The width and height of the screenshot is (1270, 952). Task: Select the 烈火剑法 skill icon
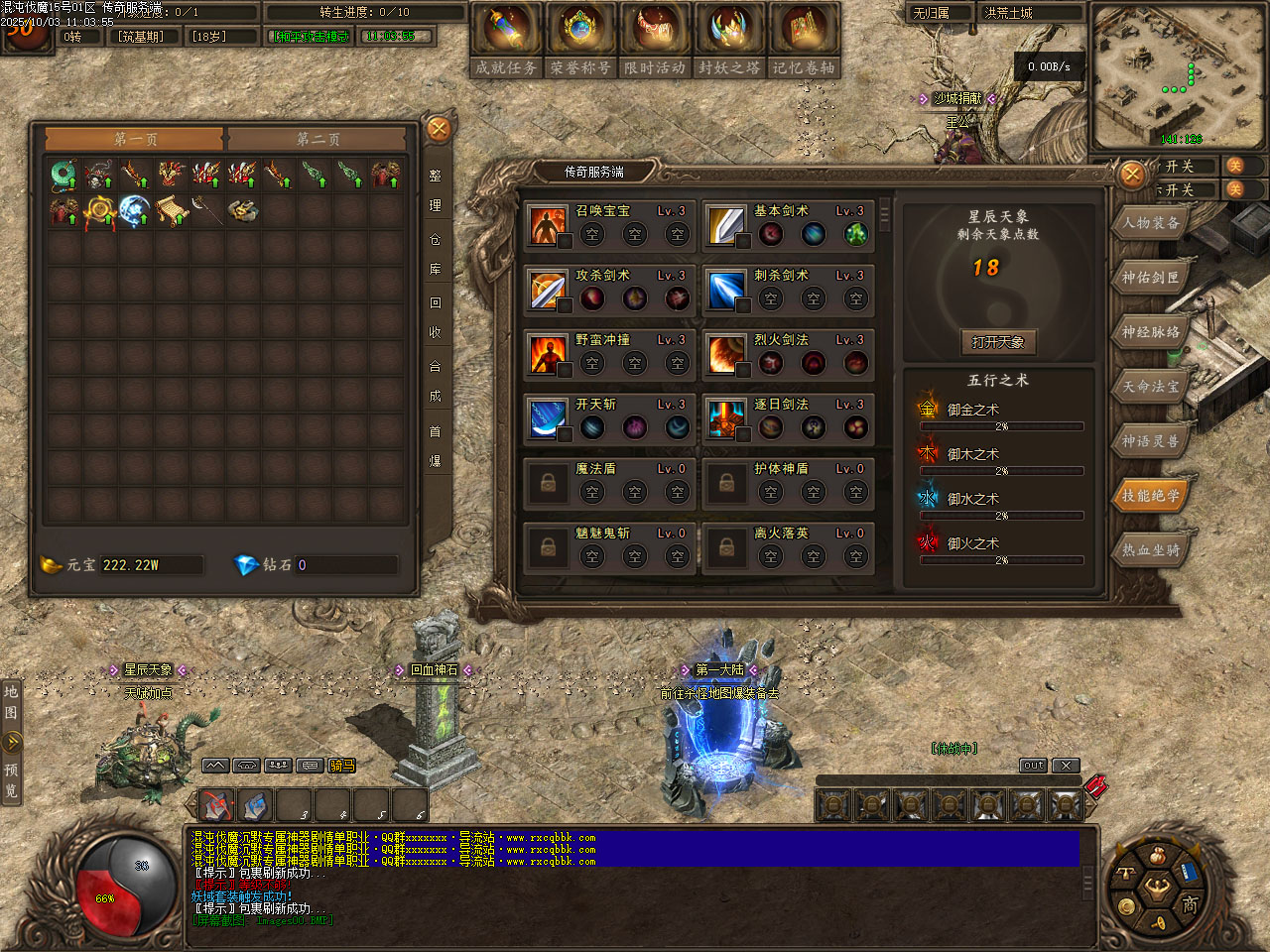coord(725,355)
